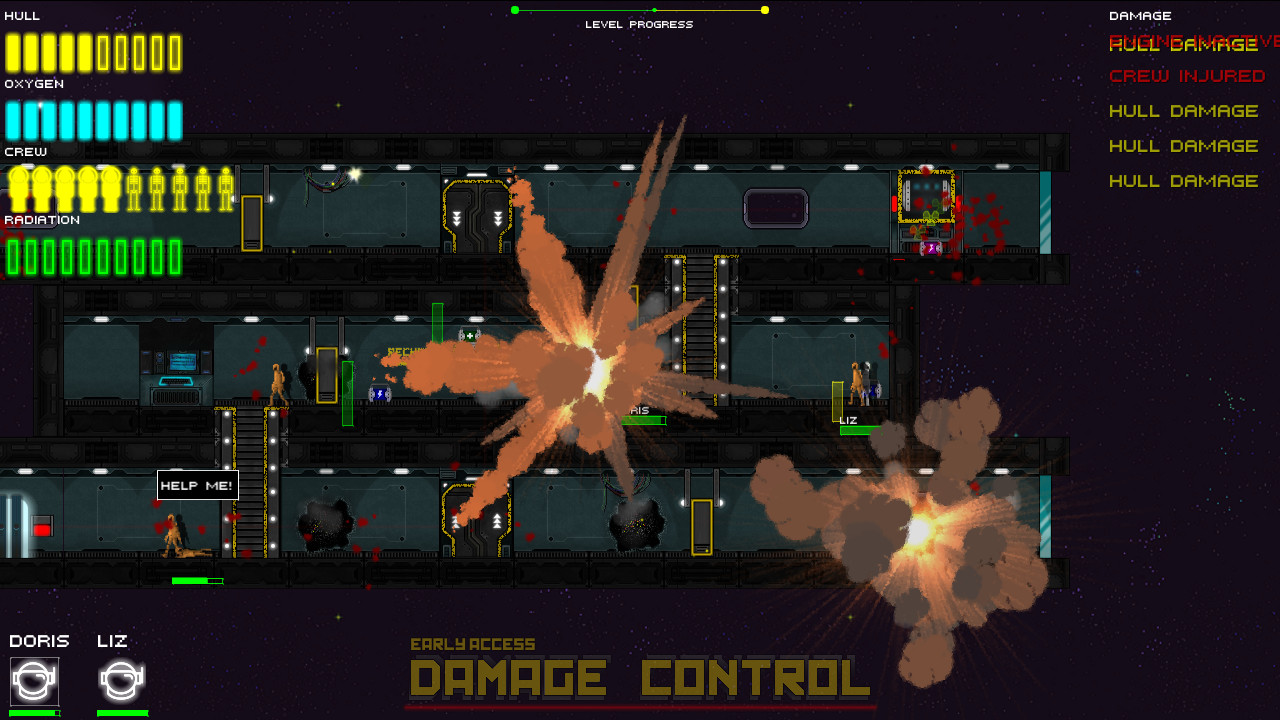Click the yellow marker on the Level Progress bar

pyautogui.click(x=764, y=9)
